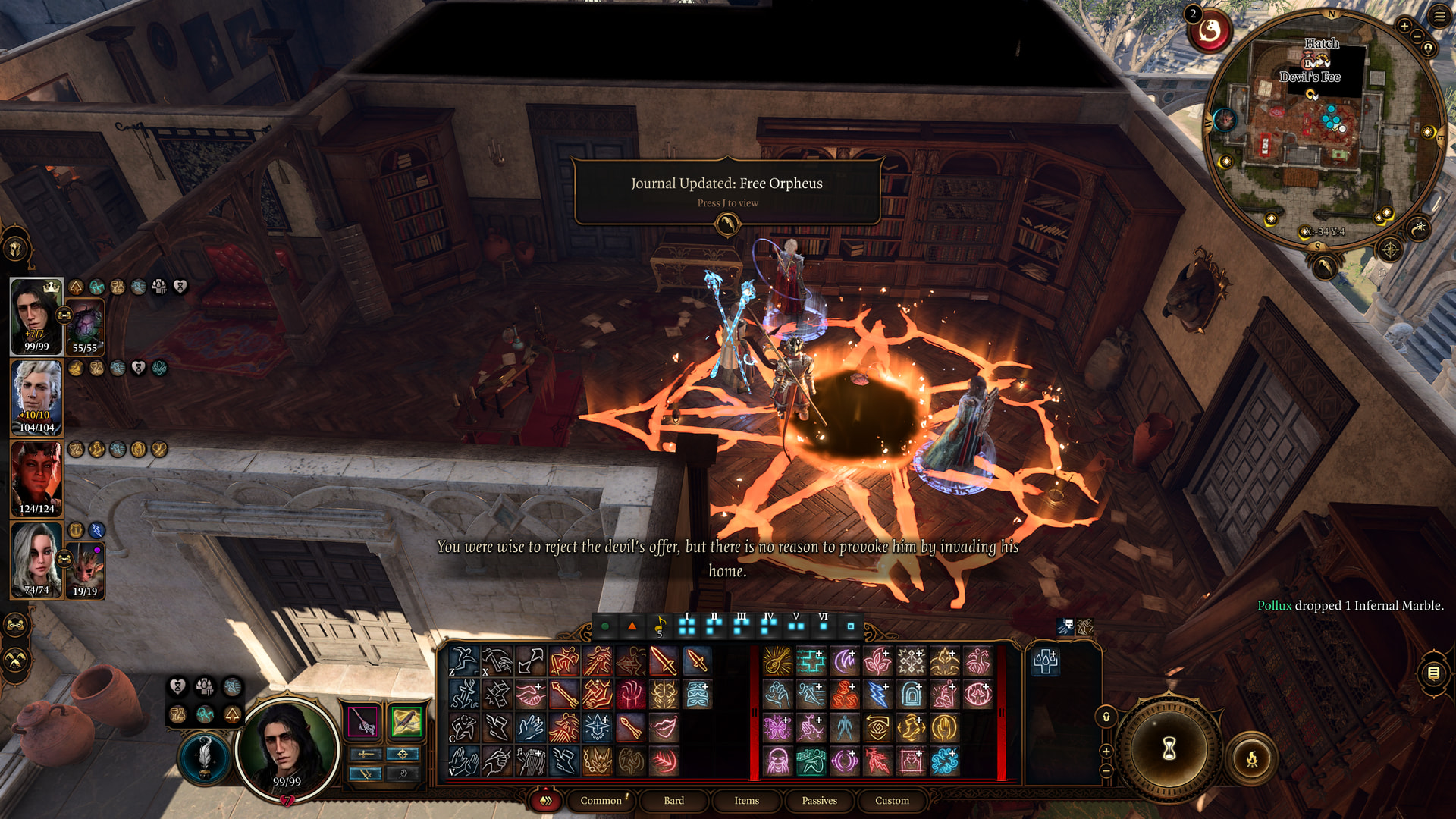Select the Items hotbar tab
1456x819 pixels.
(x=746, y=800)
